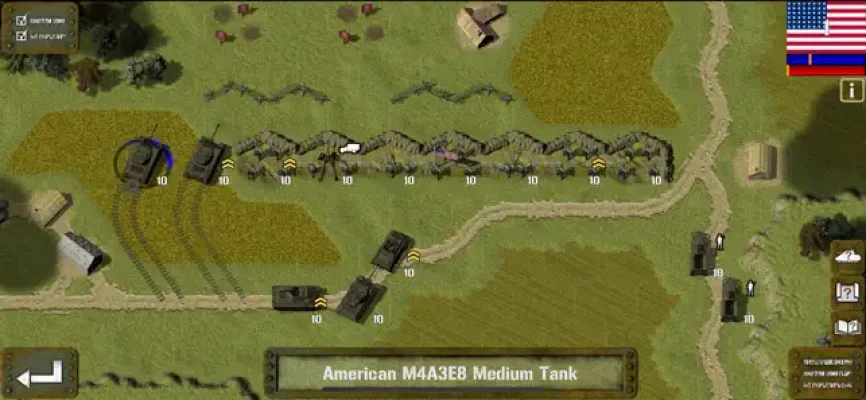Viewport: 866px width, 400px height.
Task: Open the objectives text panel at bottom-right
Action: (x=827, y=373)
